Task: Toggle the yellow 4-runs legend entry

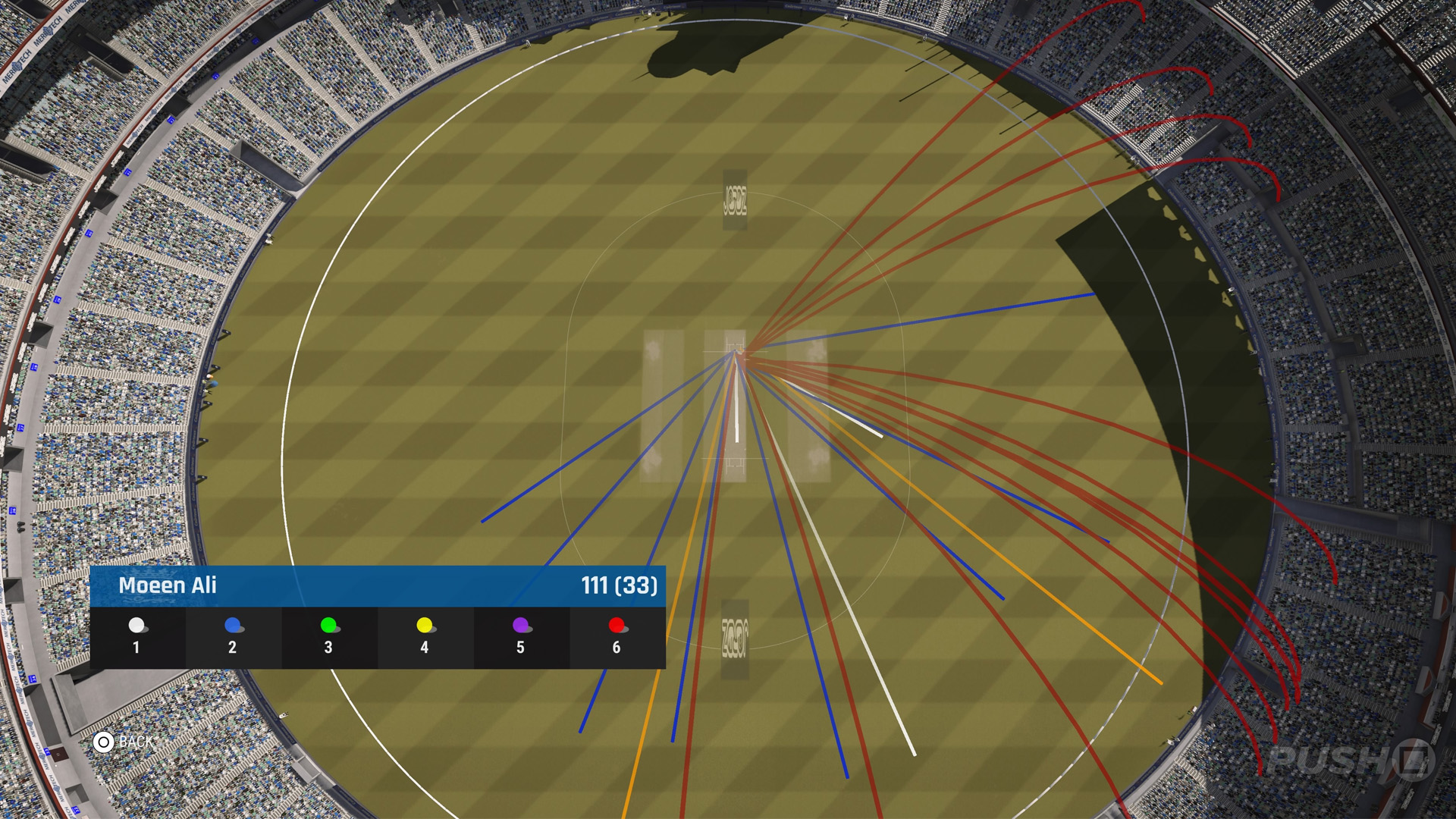Action: point(425,636)
